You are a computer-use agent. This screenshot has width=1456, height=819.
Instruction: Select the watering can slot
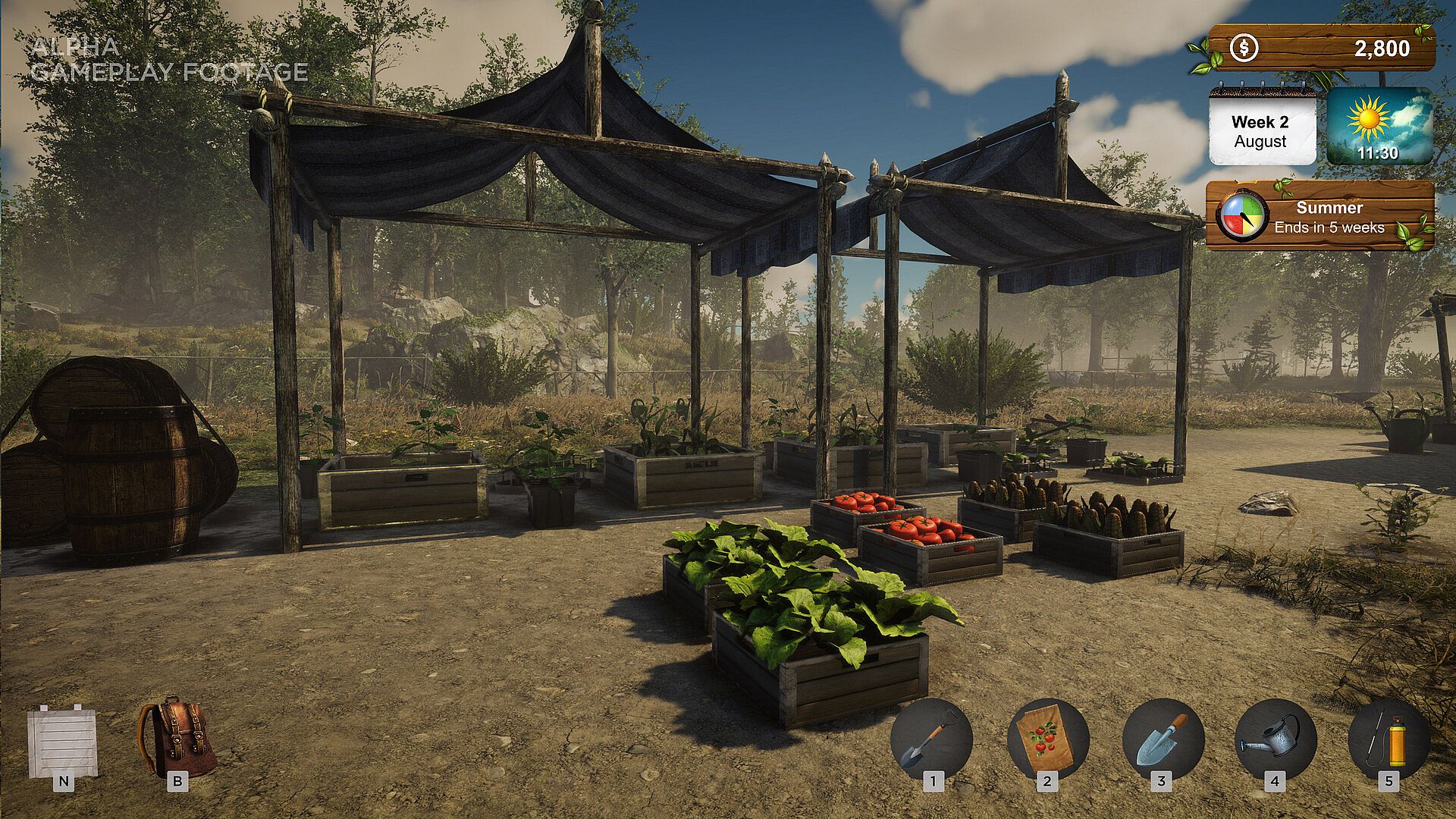pyautogui.click(x=1276, y=739)
